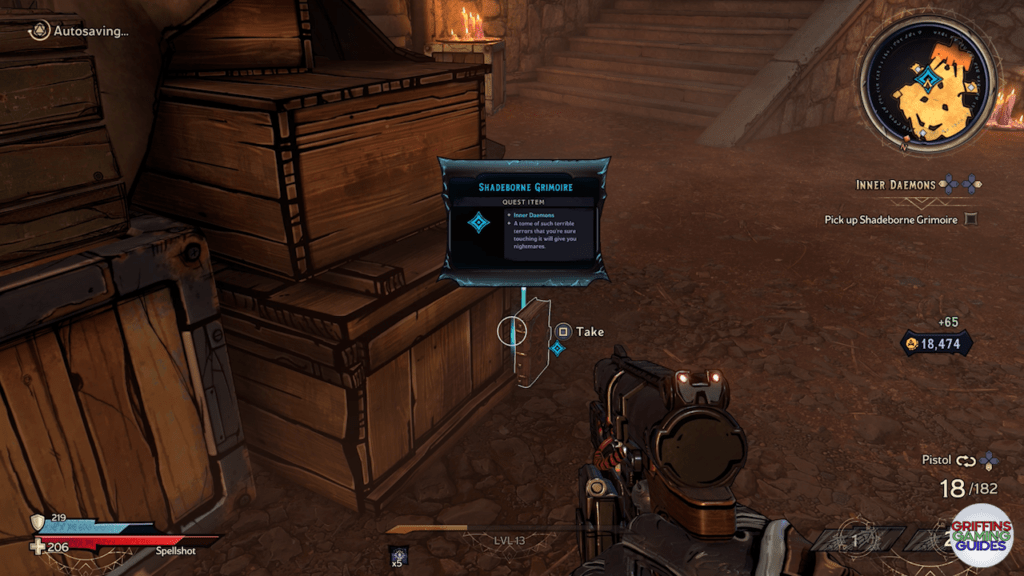
Task: Tick the Pick up Shadeborne Grimoire objective box
Action: coord(970,219)
